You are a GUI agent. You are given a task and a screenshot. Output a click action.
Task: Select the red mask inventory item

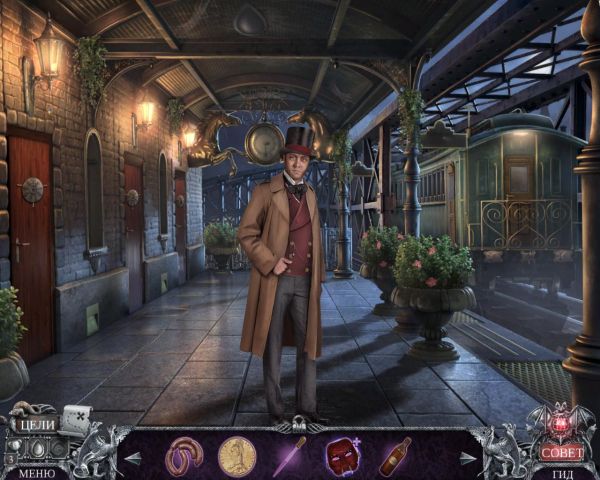pos(341,456)
